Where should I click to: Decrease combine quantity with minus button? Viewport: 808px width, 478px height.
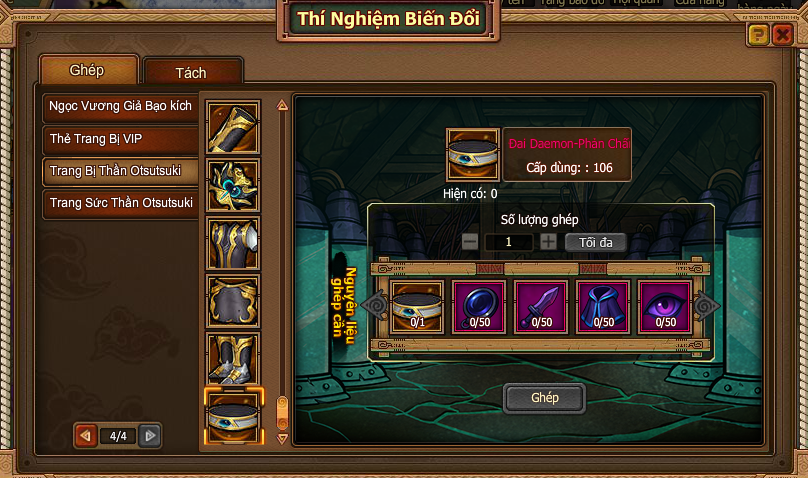pos(470,242)
